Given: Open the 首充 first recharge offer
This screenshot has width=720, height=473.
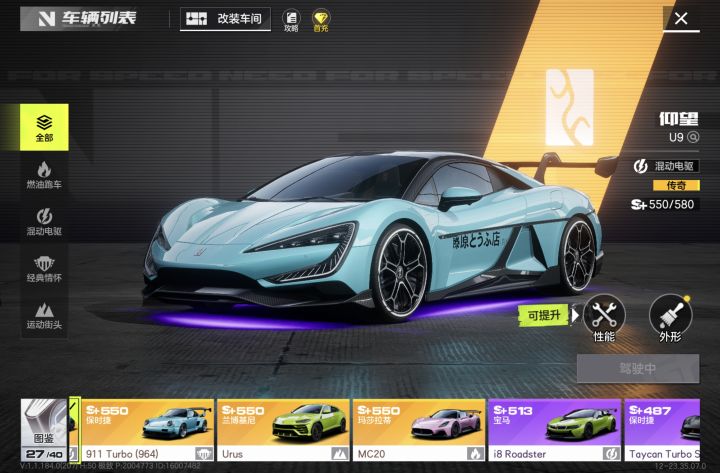Looking at the screenshot, I should (x=320, y=20).
